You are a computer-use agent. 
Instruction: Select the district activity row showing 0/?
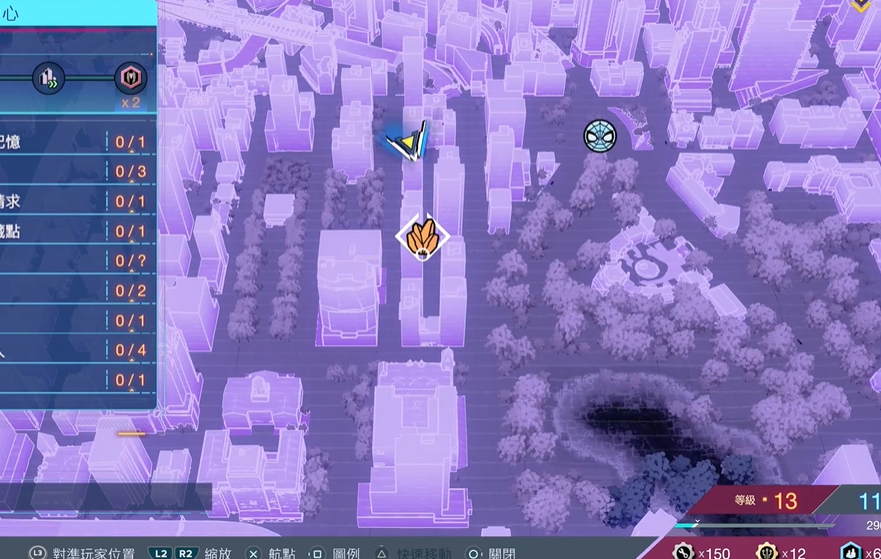[75, 262]
